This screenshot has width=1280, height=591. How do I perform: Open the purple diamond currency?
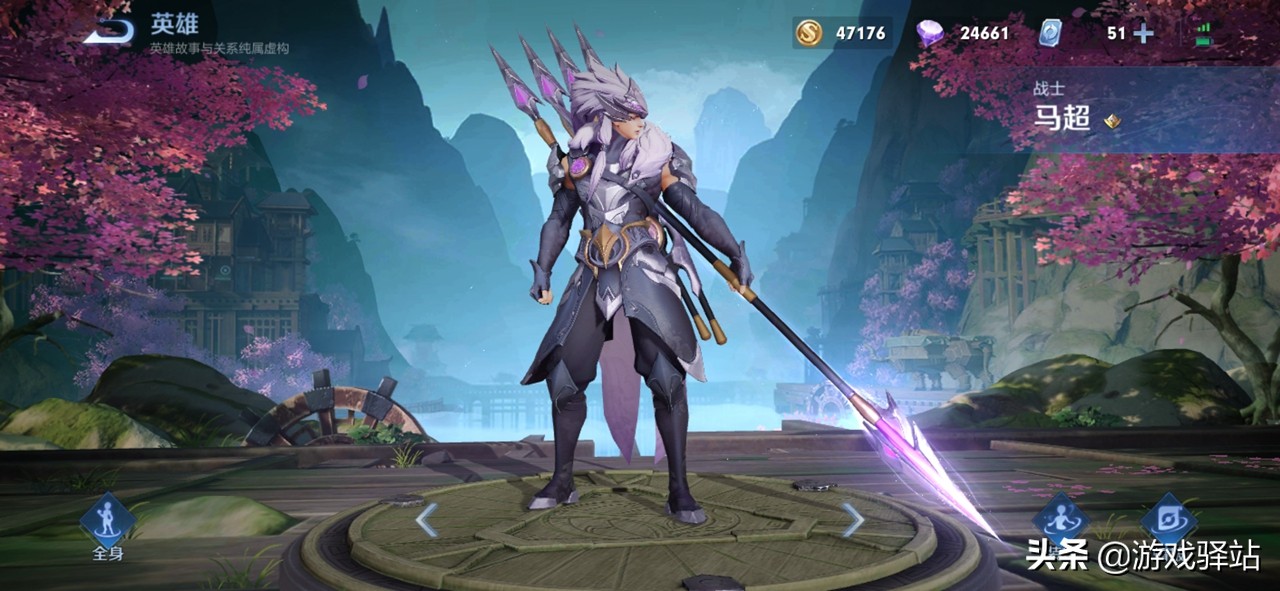click(x=930, y=33)
